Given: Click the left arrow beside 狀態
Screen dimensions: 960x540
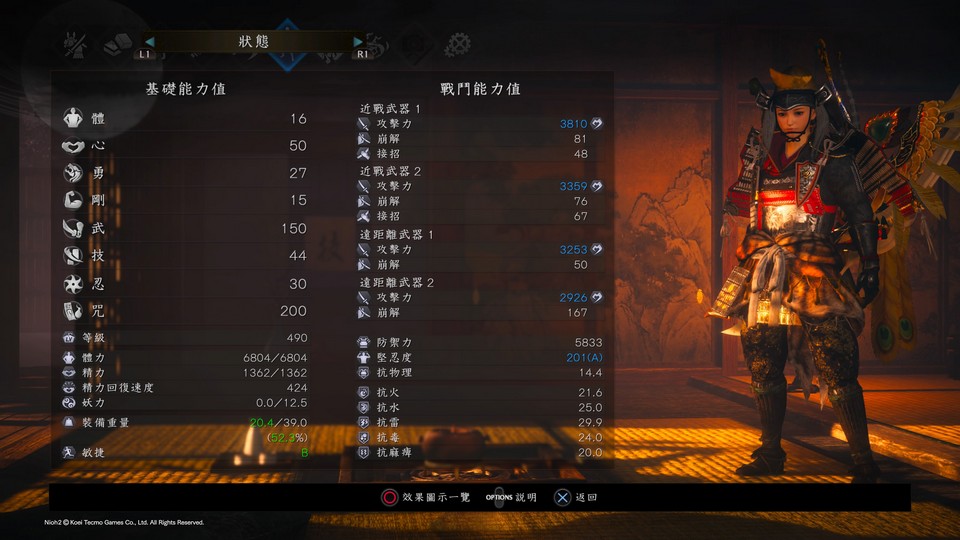Looking at the screenshot, I should 150,42.
